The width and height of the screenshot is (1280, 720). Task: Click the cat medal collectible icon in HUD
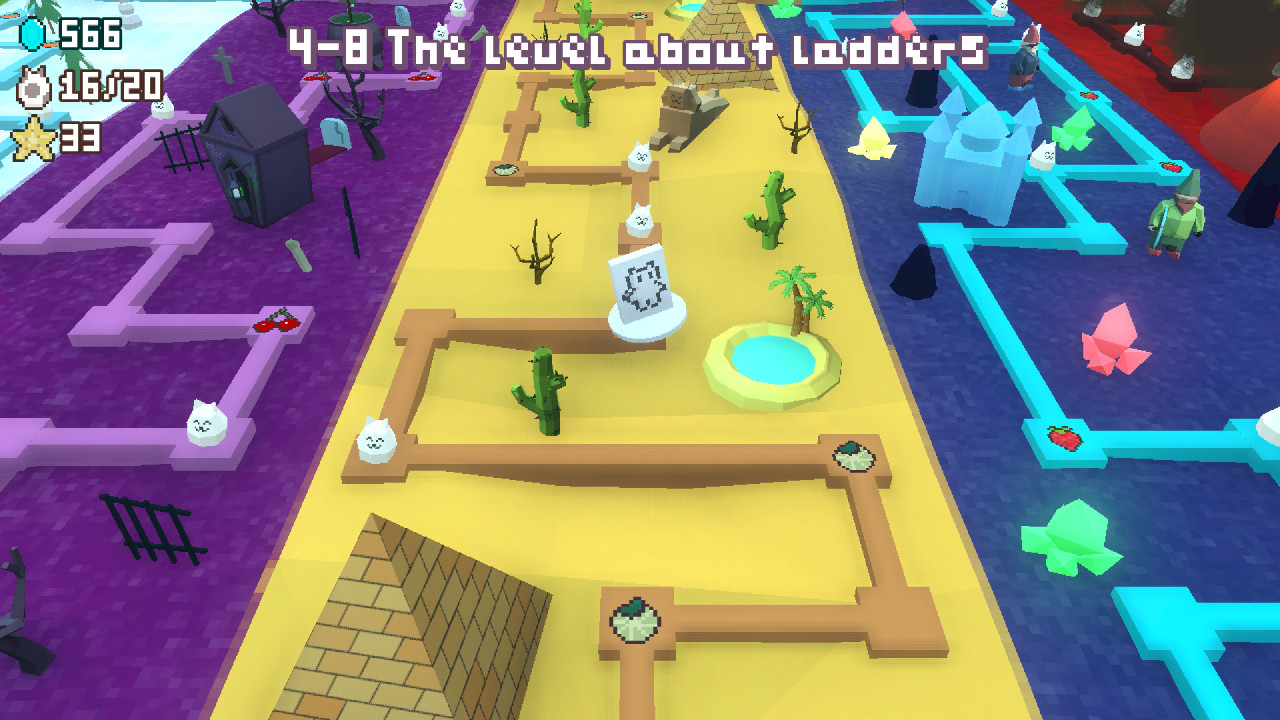32,85
